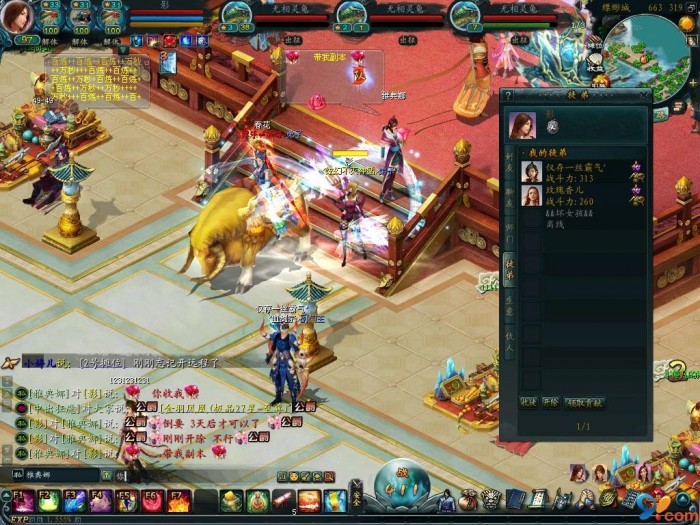700x525 pixels.
Task: Activate the F1 purple skill
Action: point(23,500)
